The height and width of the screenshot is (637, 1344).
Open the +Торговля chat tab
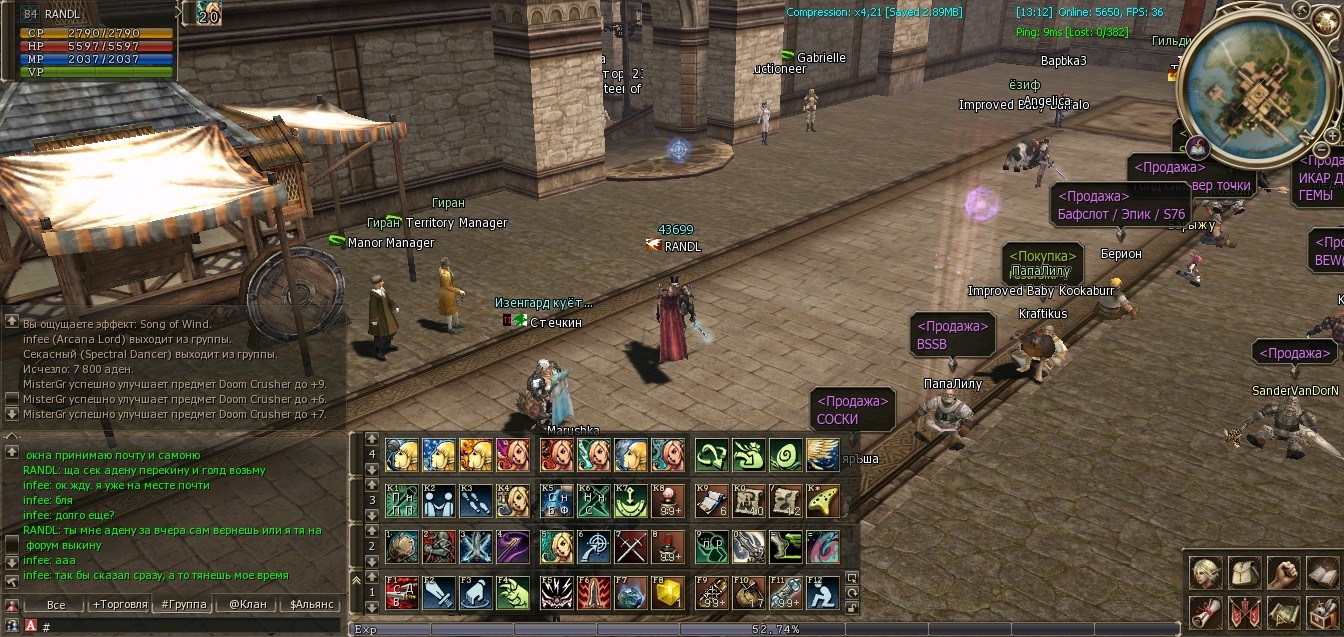pos(119,605)
